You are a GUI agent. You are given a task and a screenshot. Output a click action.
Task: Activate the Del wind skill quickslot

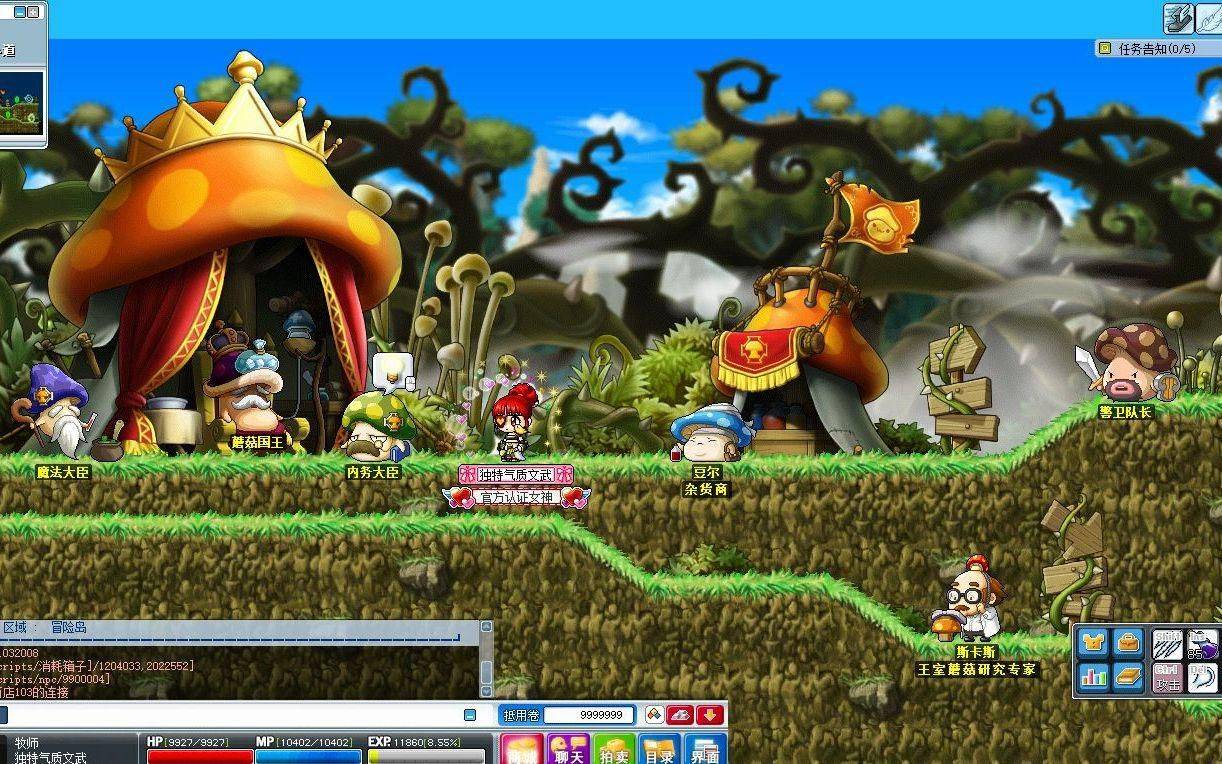pos(1202,677)
